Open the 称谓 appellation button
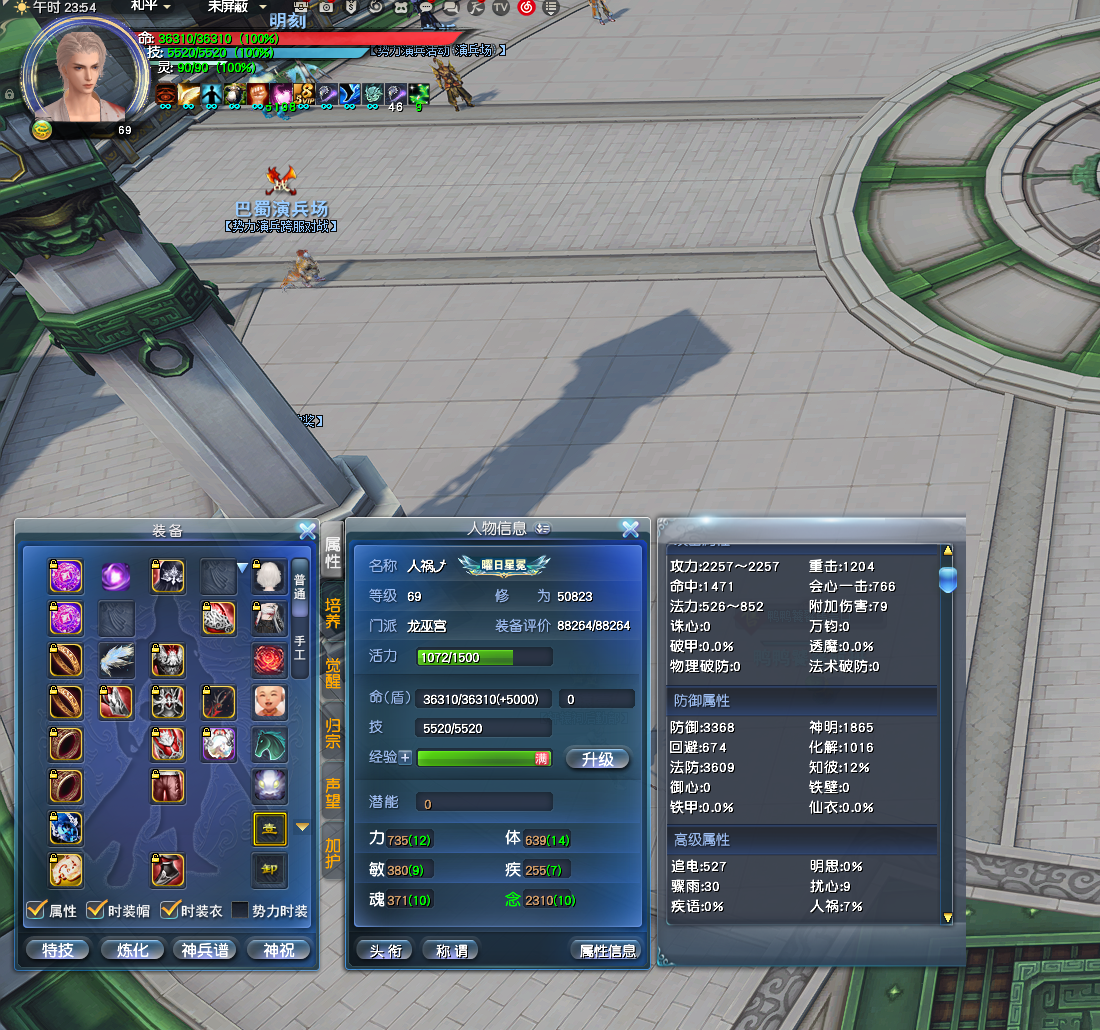The image size is (1100, 1030). click(x=450, y=950)
